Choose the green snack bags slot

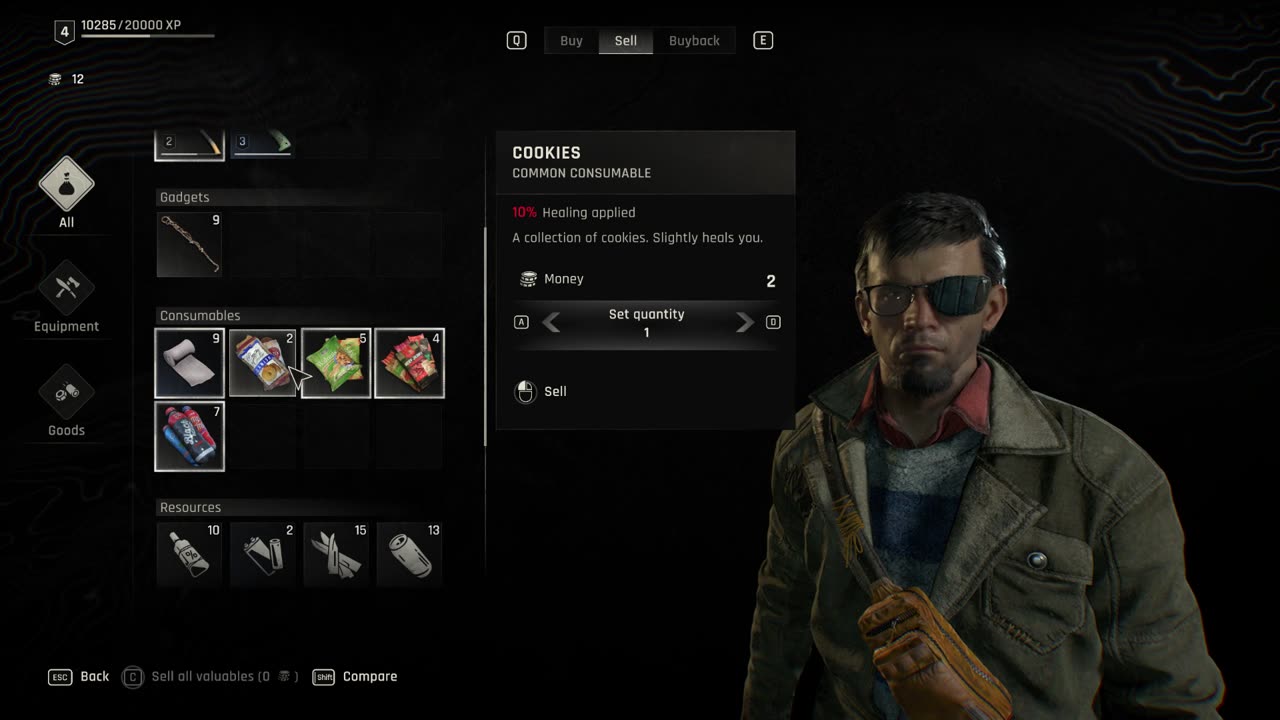pos(336,363)
